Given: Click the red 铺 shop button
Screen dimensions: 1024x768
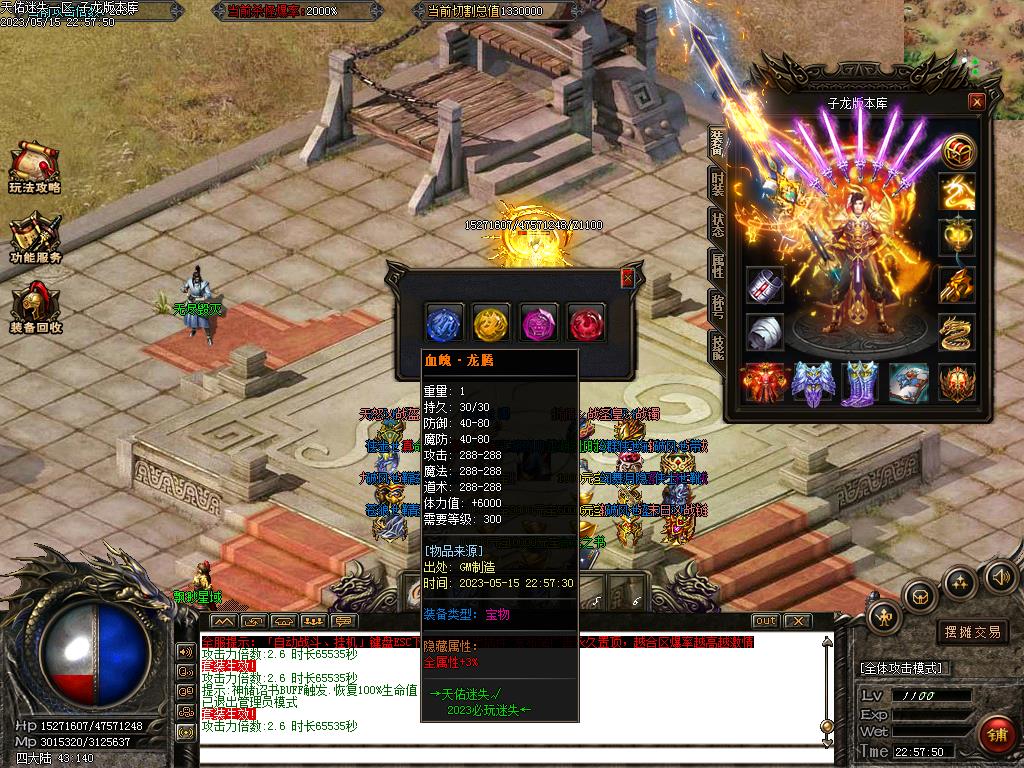Looking at the screenshot, I should [996, 735].
